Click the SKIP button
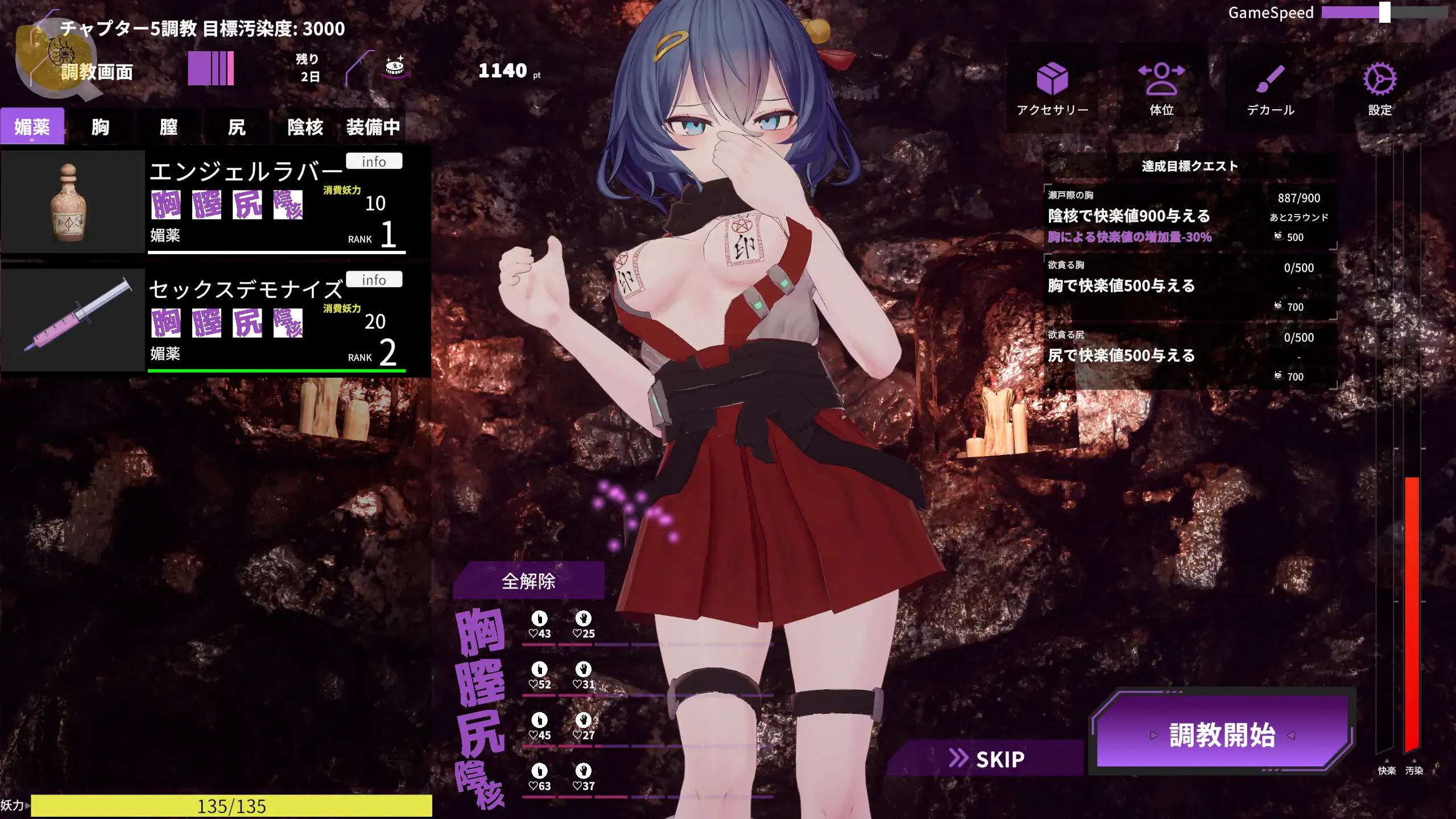This screenshot has width=1456, height=819. click(x=987, y=759)
